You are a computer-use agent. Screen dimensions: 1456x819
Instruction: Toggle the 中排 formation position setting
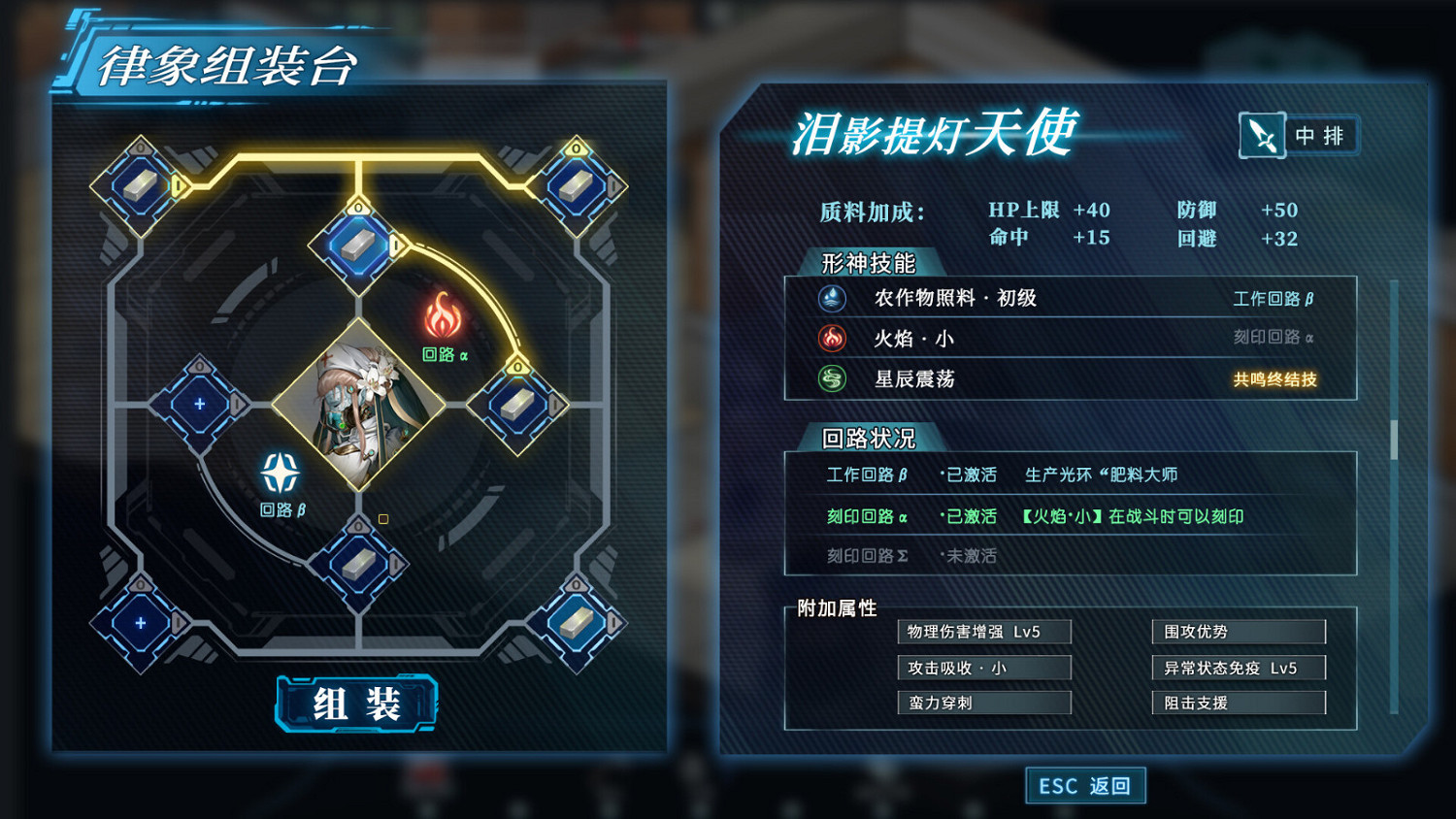1320,135
